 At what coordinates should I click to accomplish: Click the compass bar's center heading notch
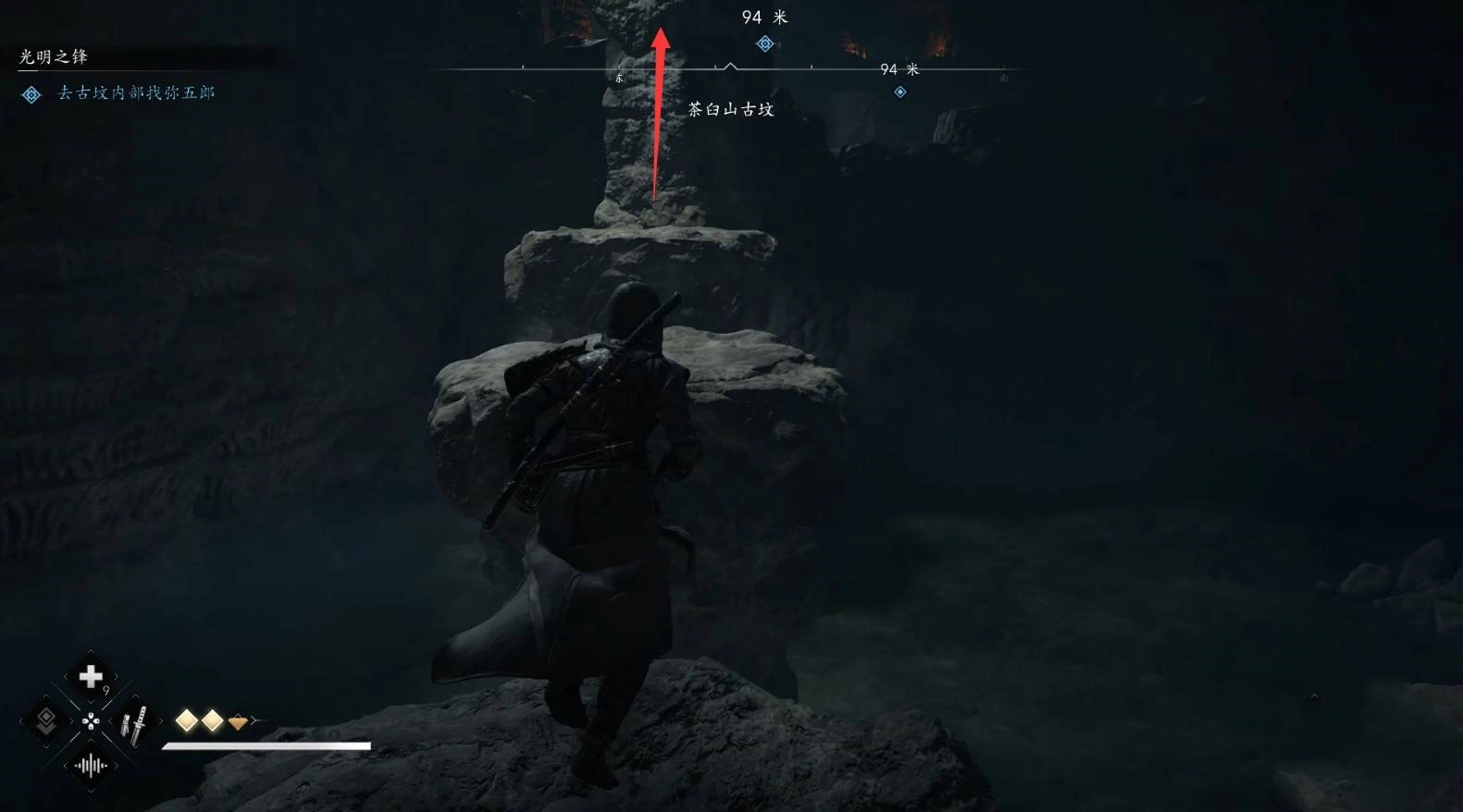click(x=730, y=67)
